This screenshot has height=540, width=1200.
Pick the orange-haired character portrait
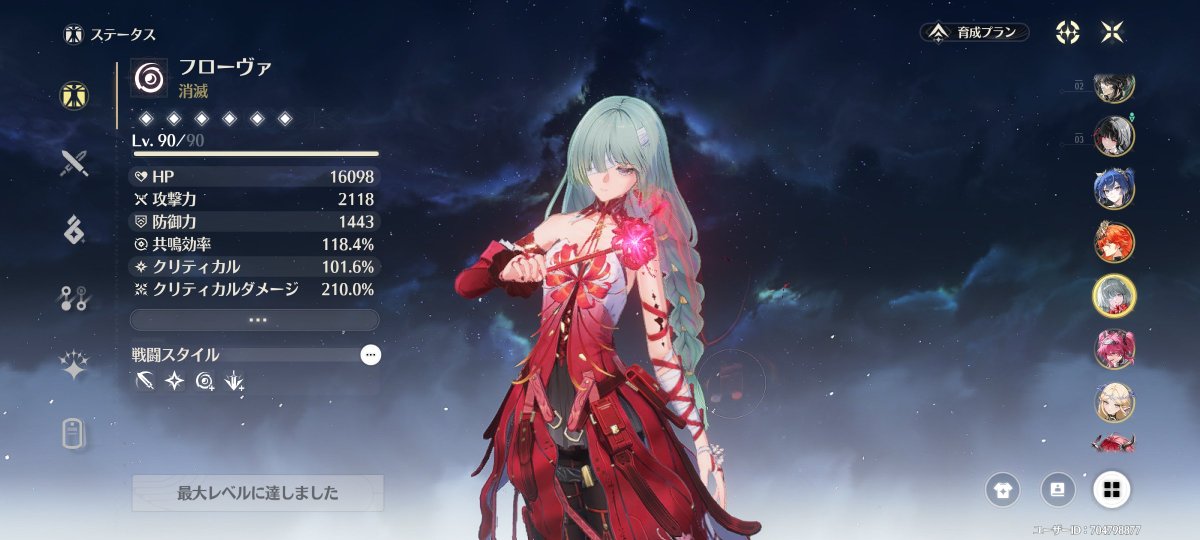tap(1113, 241)
